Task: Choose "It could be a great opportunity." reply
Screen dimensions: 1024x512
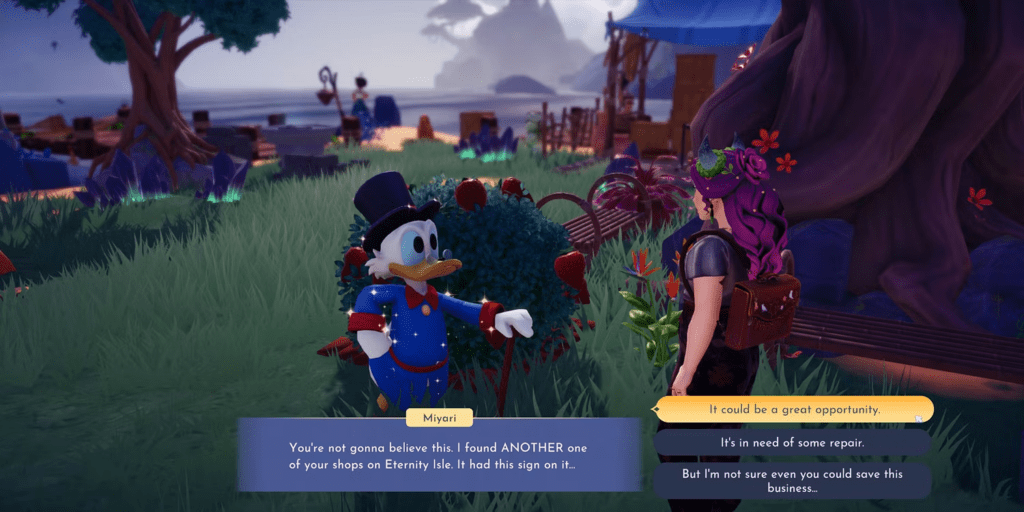Action: [793, 410]
